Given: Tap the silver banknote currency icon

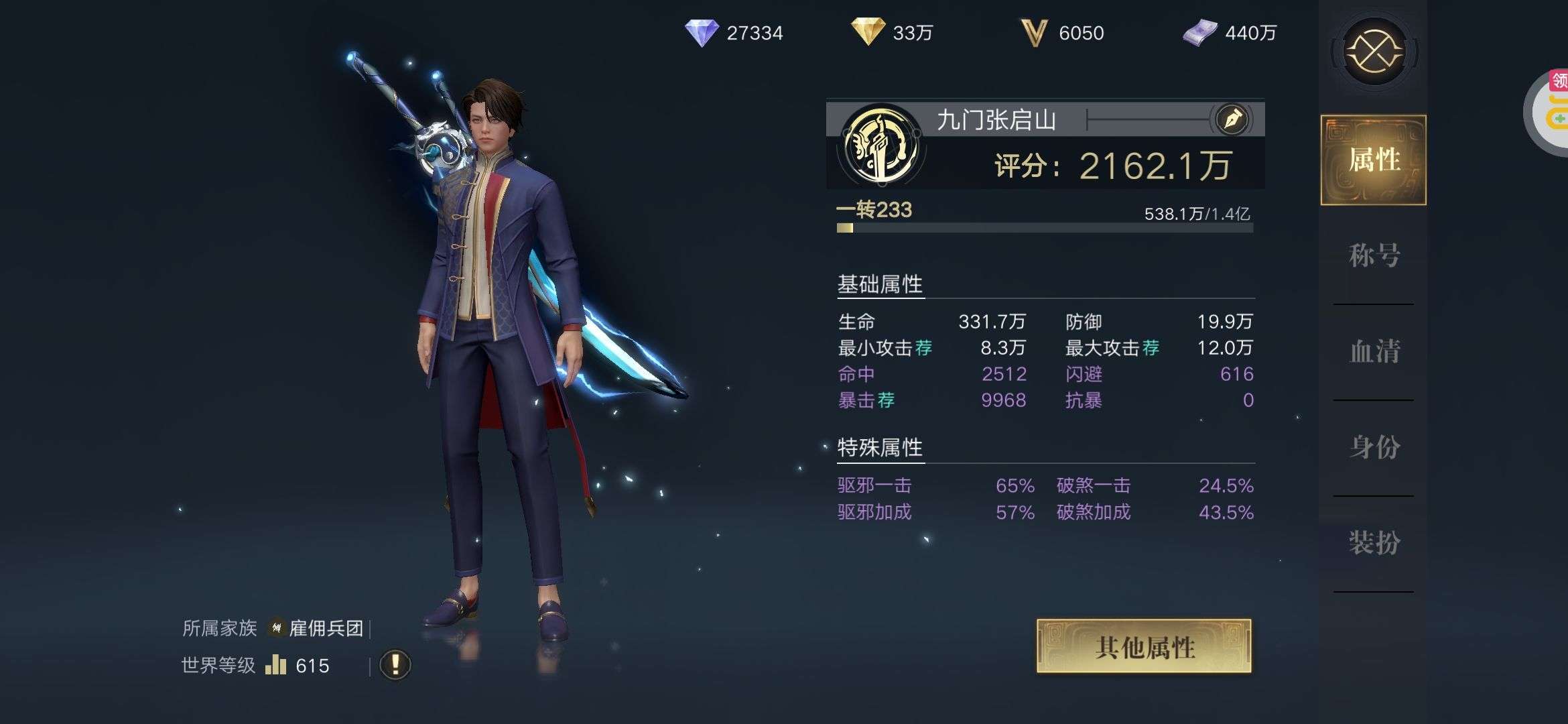Looking at the screenshot, I should [1199, 33].
